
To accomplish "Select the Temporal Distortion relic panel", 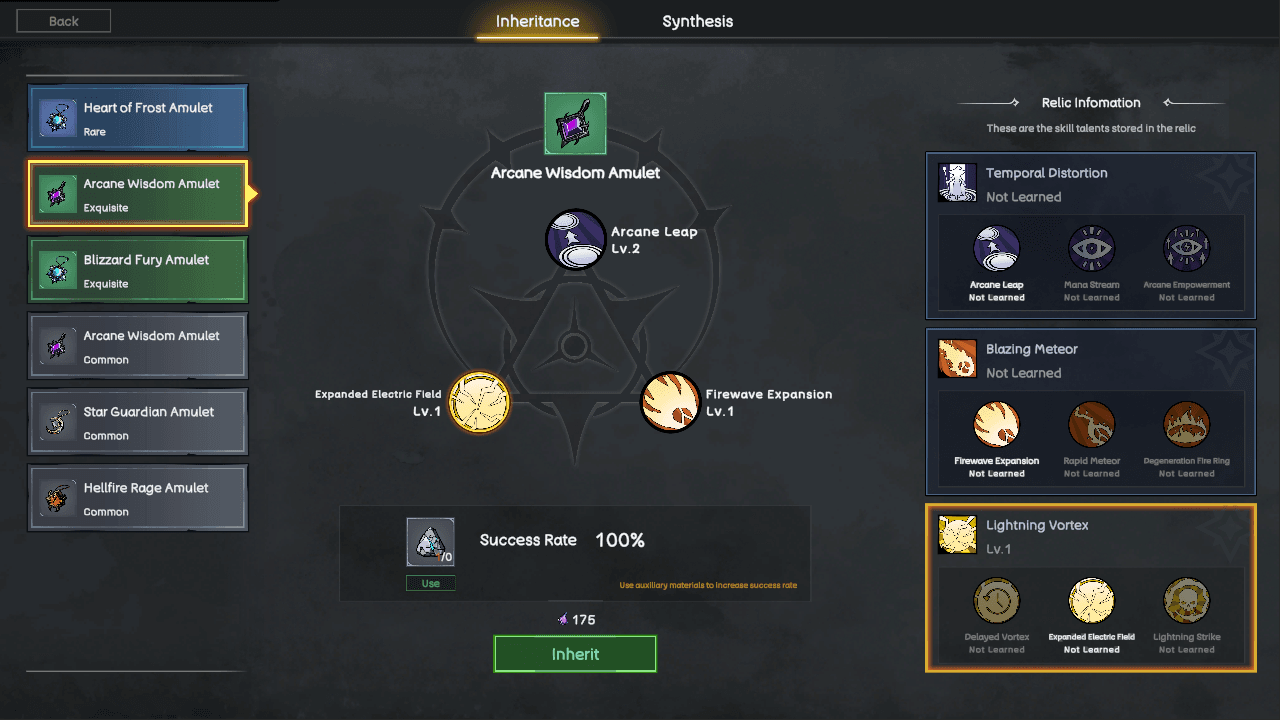I will 1091,185.
